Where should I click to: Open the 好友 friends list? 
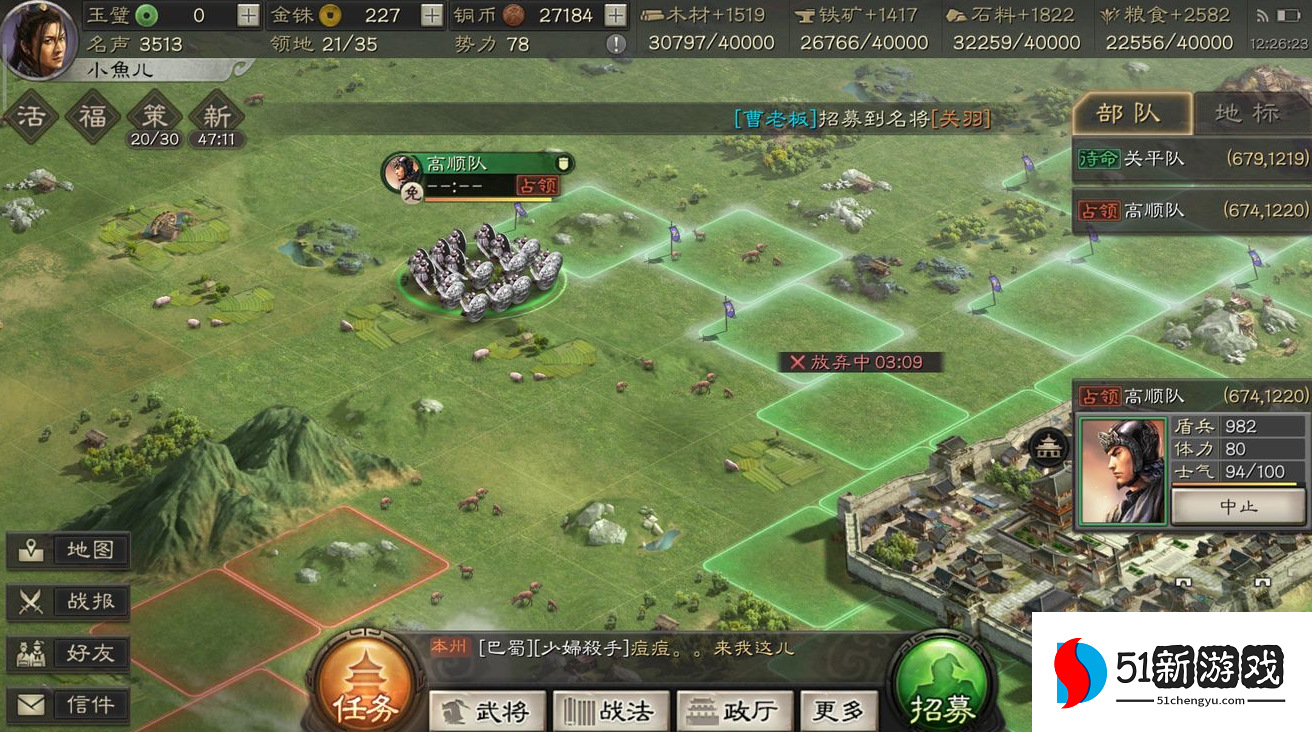(x=68, y=653)
